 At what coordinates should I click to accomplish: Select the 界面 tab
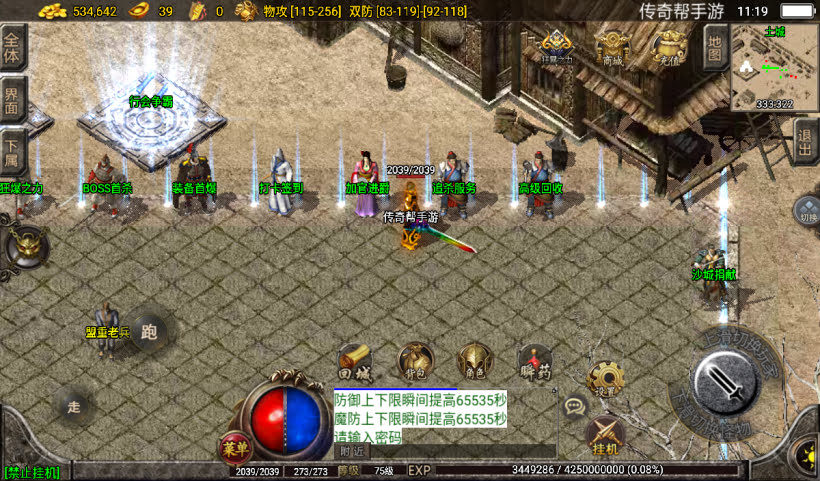coord(12,98)
